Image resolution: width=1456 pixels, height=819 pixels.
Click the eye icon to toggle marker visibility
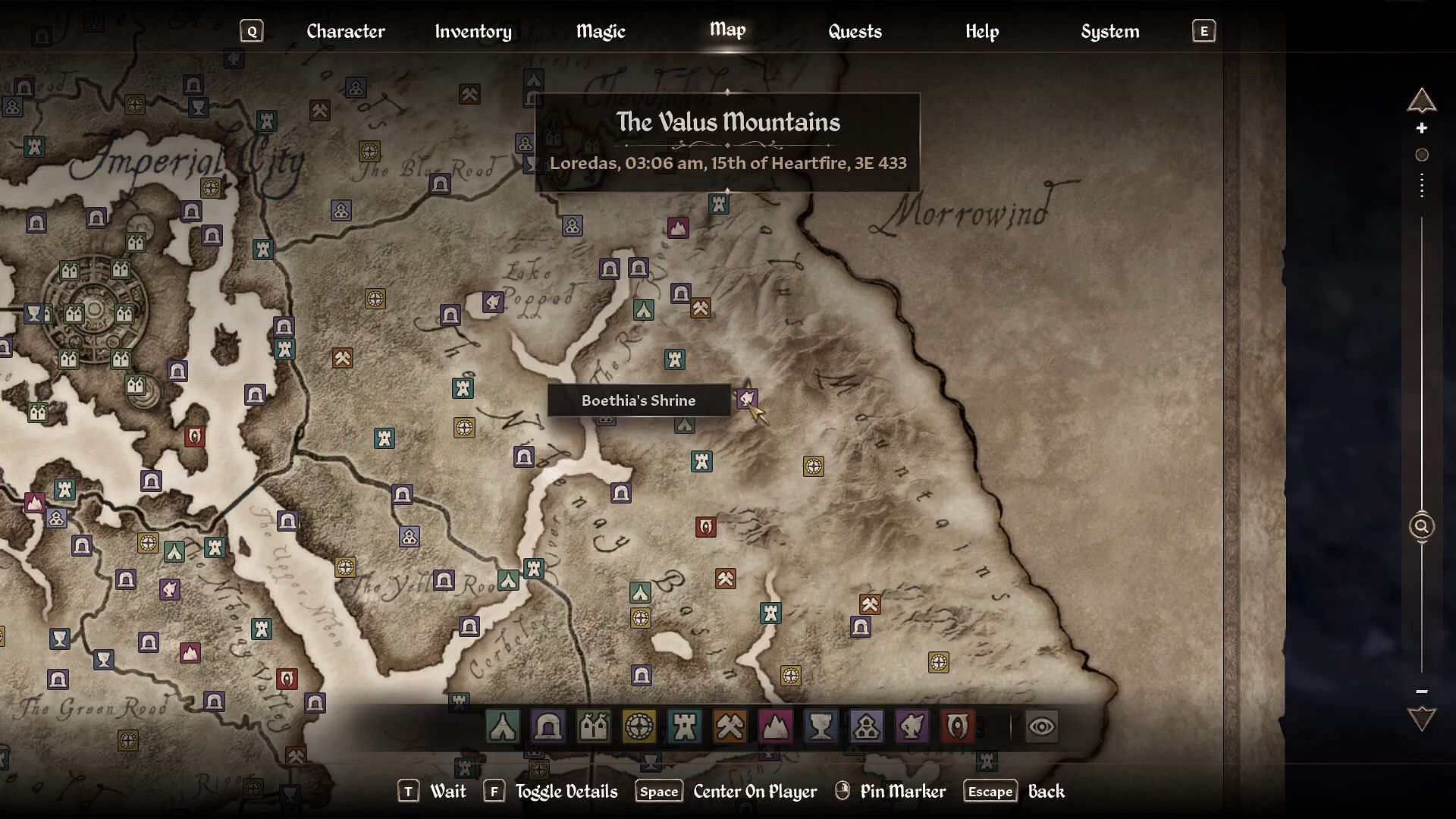click(x=1041, y=726)
